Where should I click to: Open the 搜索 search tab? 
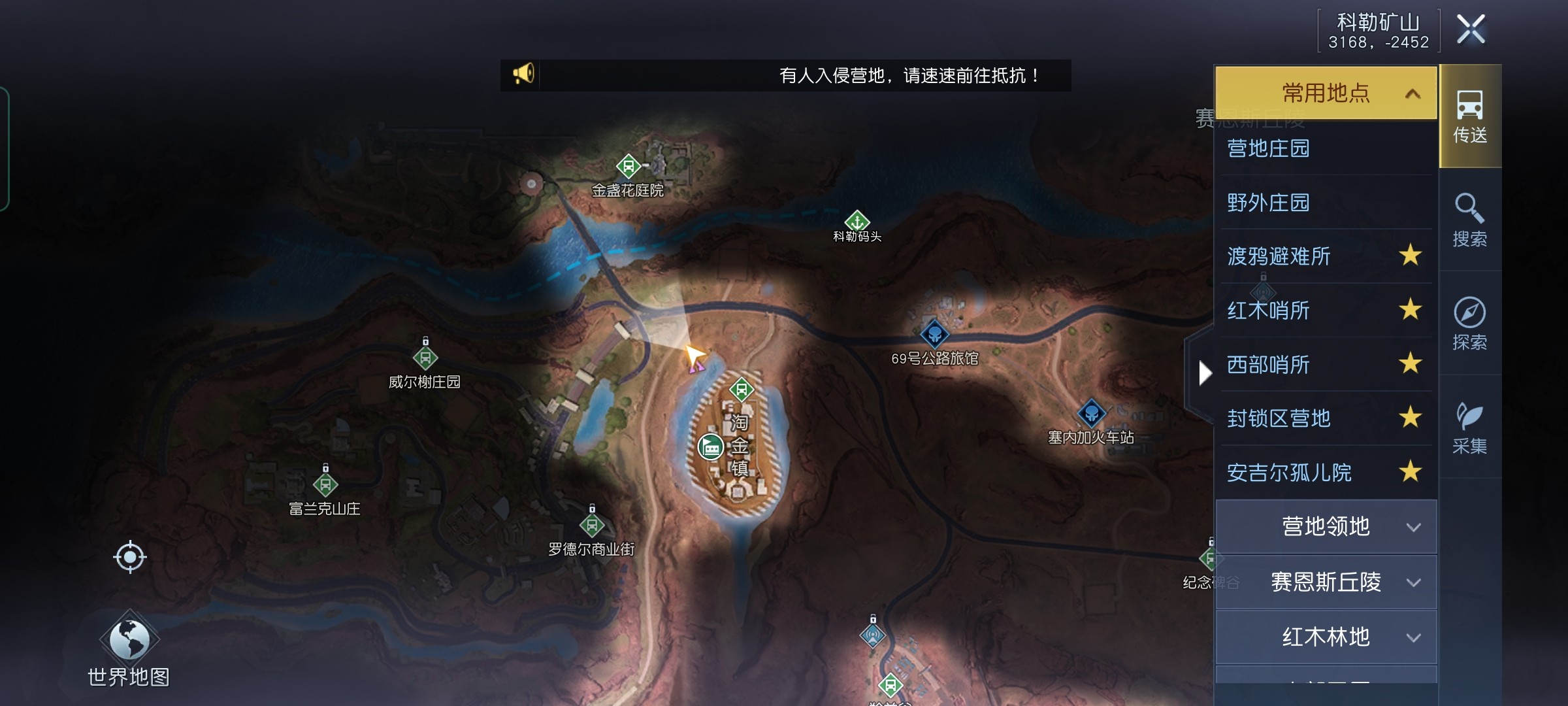[1470, 220]
